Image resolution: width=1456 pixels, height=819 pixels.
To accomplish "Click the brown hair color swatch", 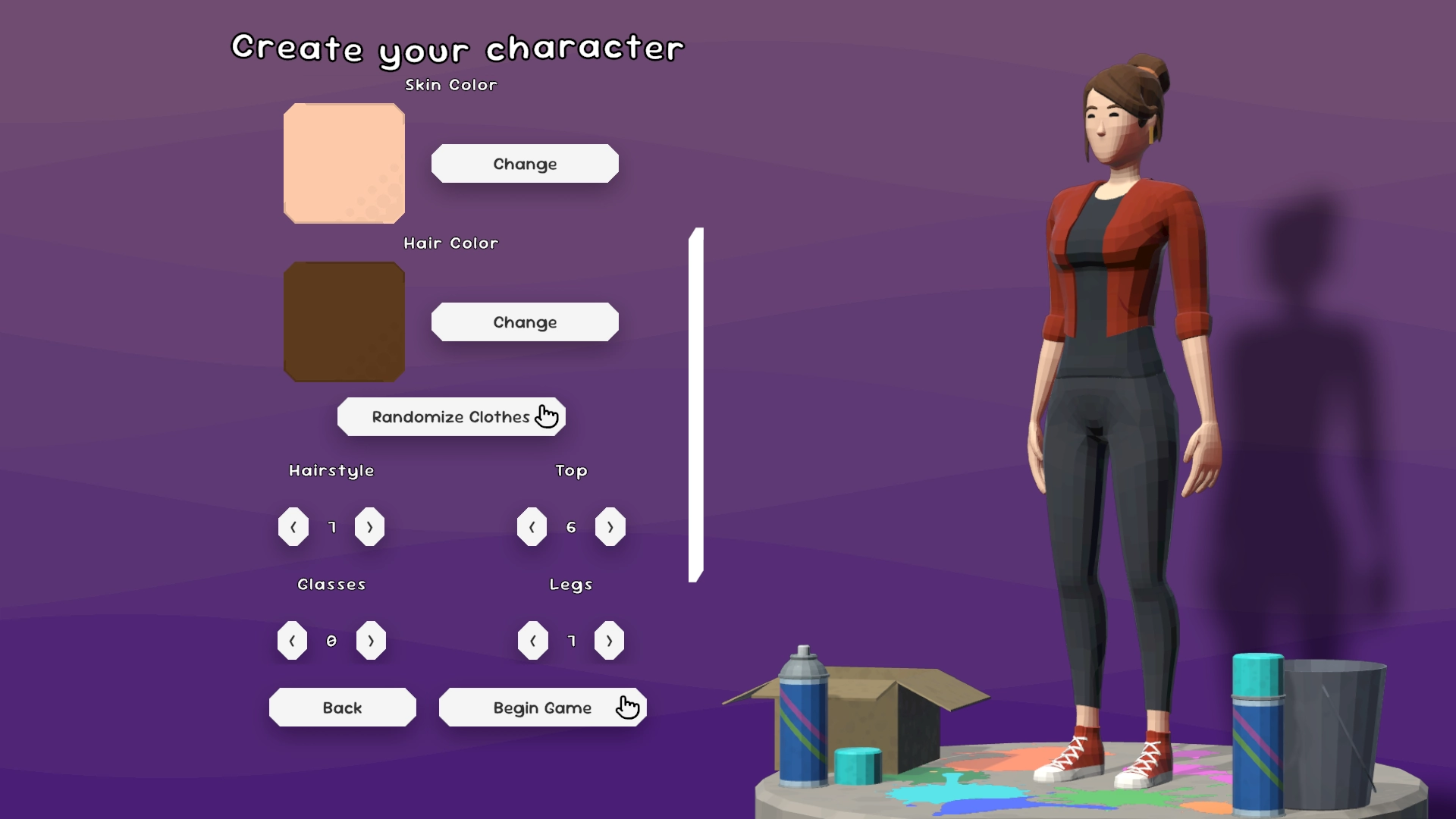I will coord(344,322).
